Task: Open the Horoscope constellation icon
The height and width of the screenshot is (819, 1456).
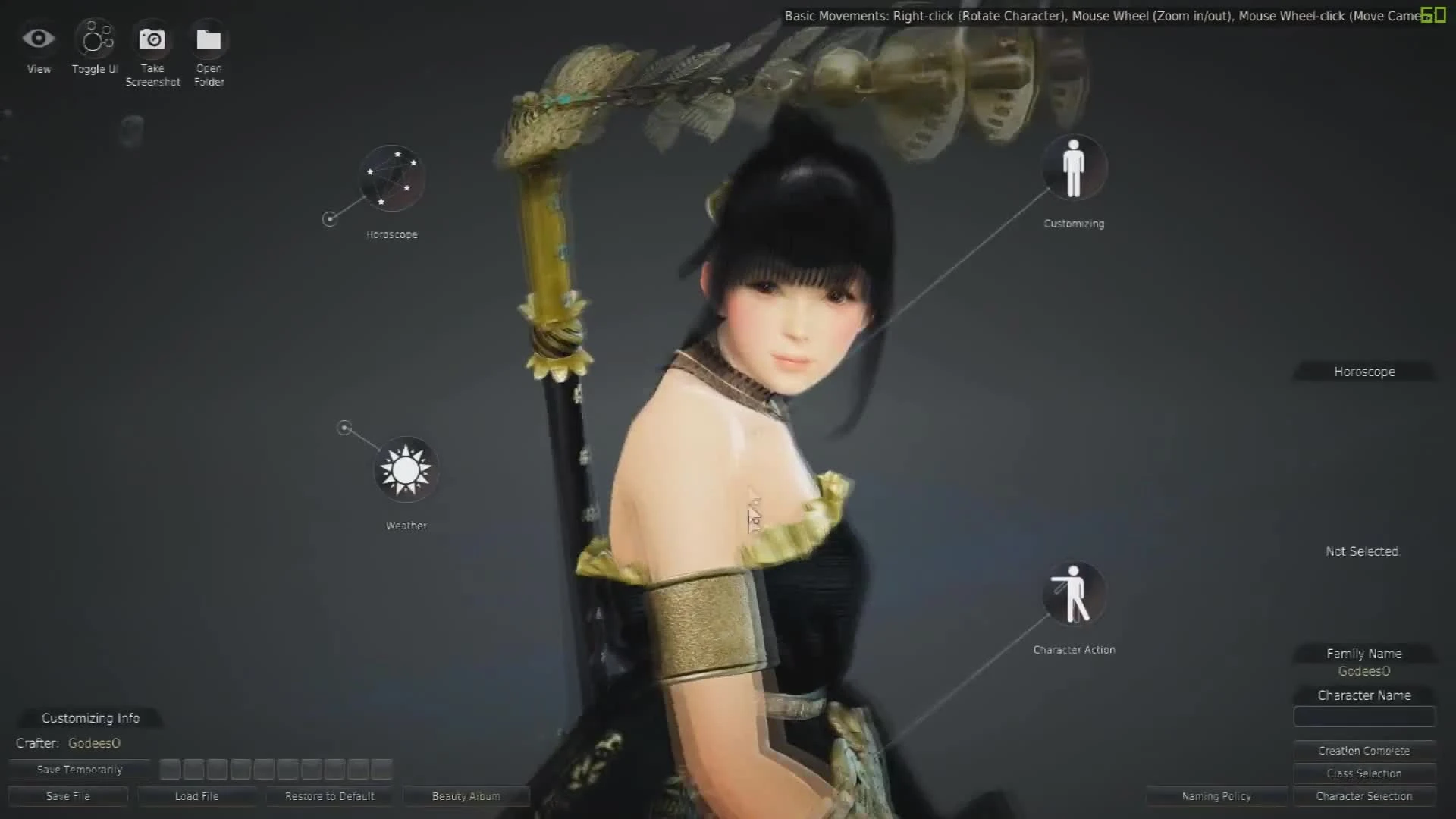Action: (391, 180)
